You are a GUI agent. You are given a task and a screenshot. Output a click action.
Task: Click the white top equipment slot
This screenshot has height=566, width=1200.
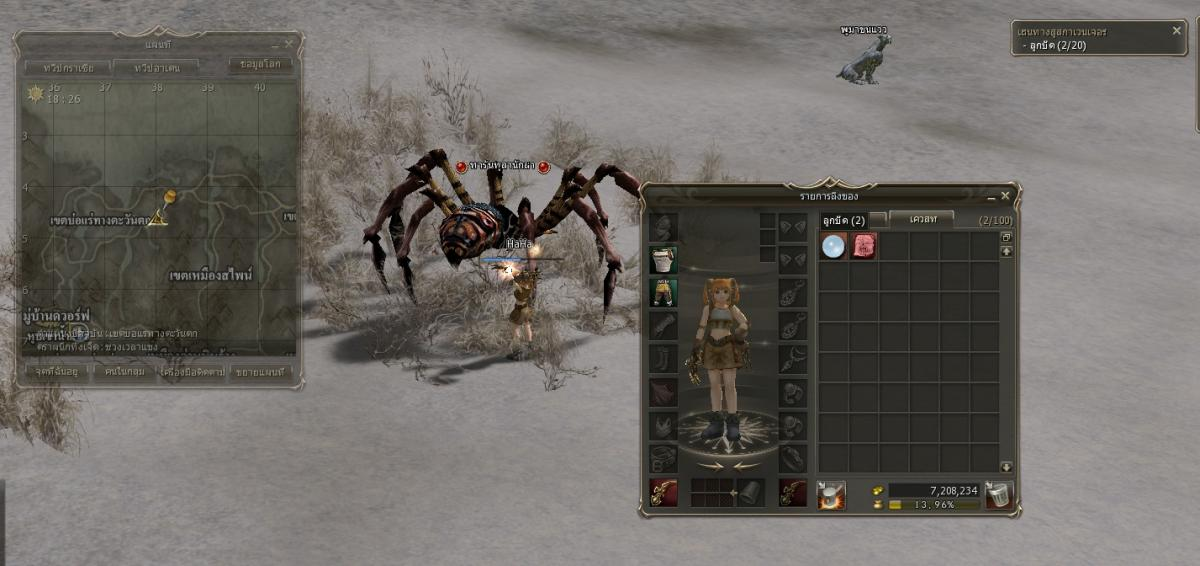pyautogui.click(x=663, y=260)
